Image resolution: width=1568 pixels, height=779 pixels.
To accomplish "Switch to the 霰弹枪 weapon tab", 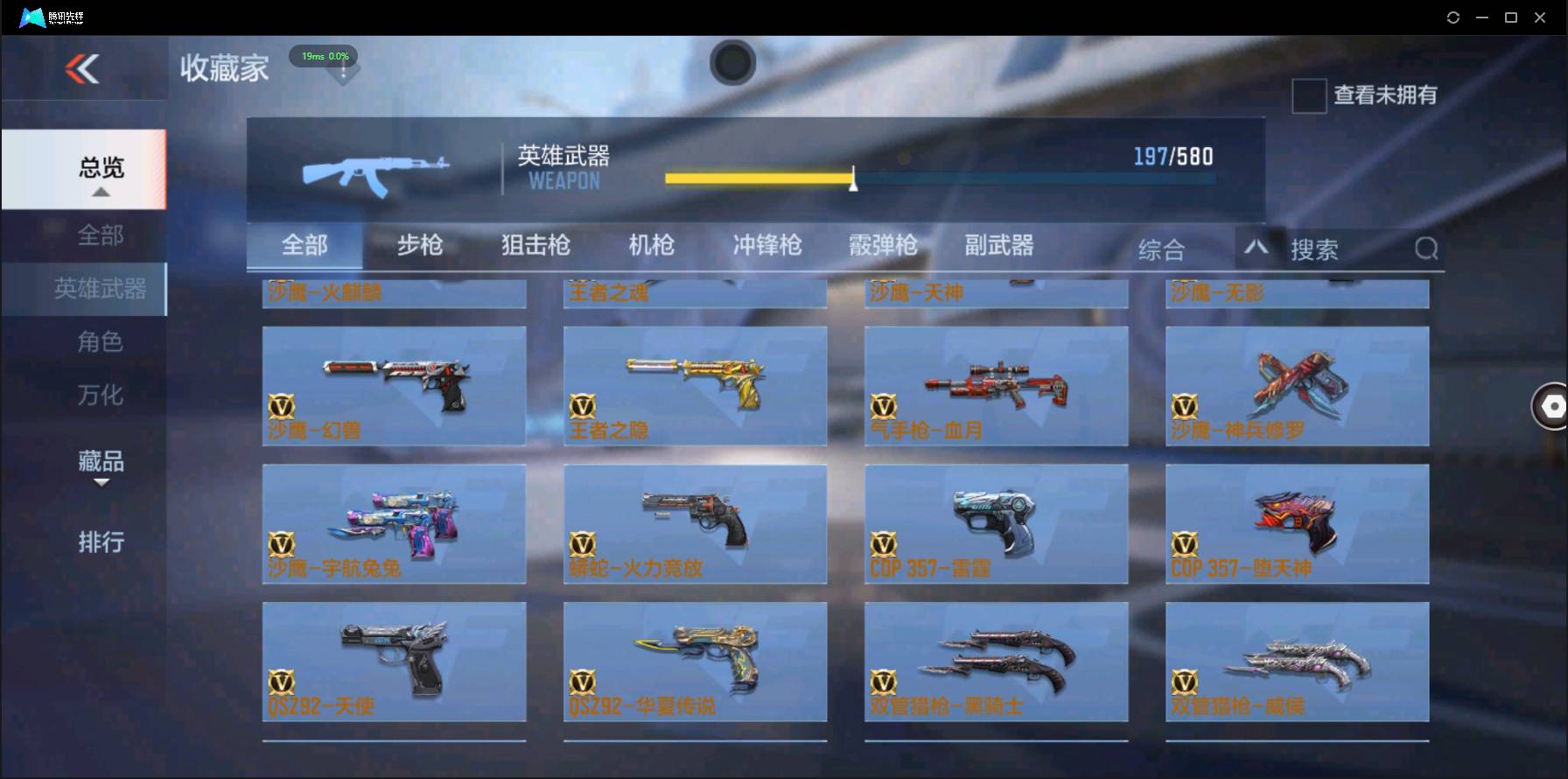I will coord(882,246).
